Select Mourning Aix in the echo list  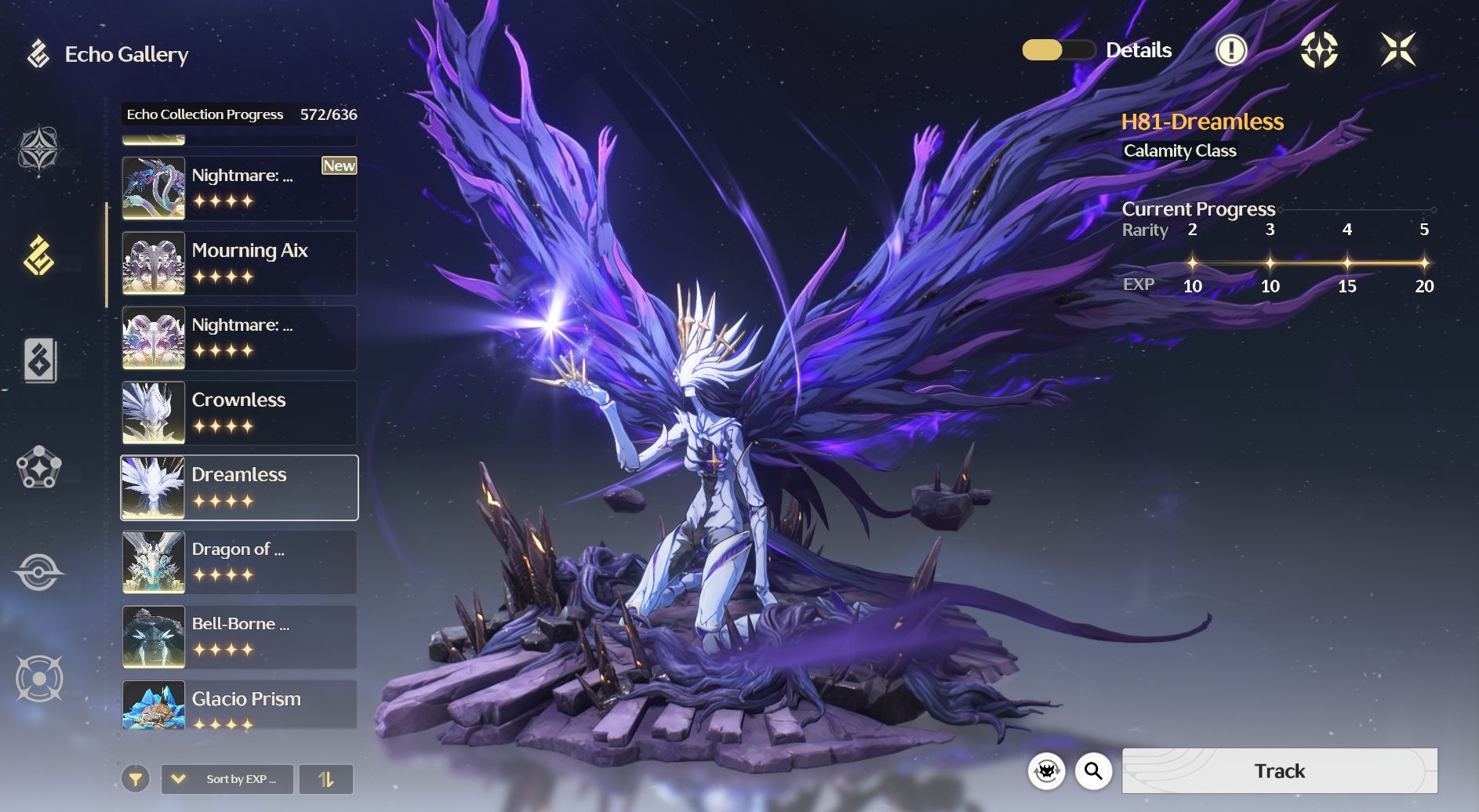click(x=239, y=263)
